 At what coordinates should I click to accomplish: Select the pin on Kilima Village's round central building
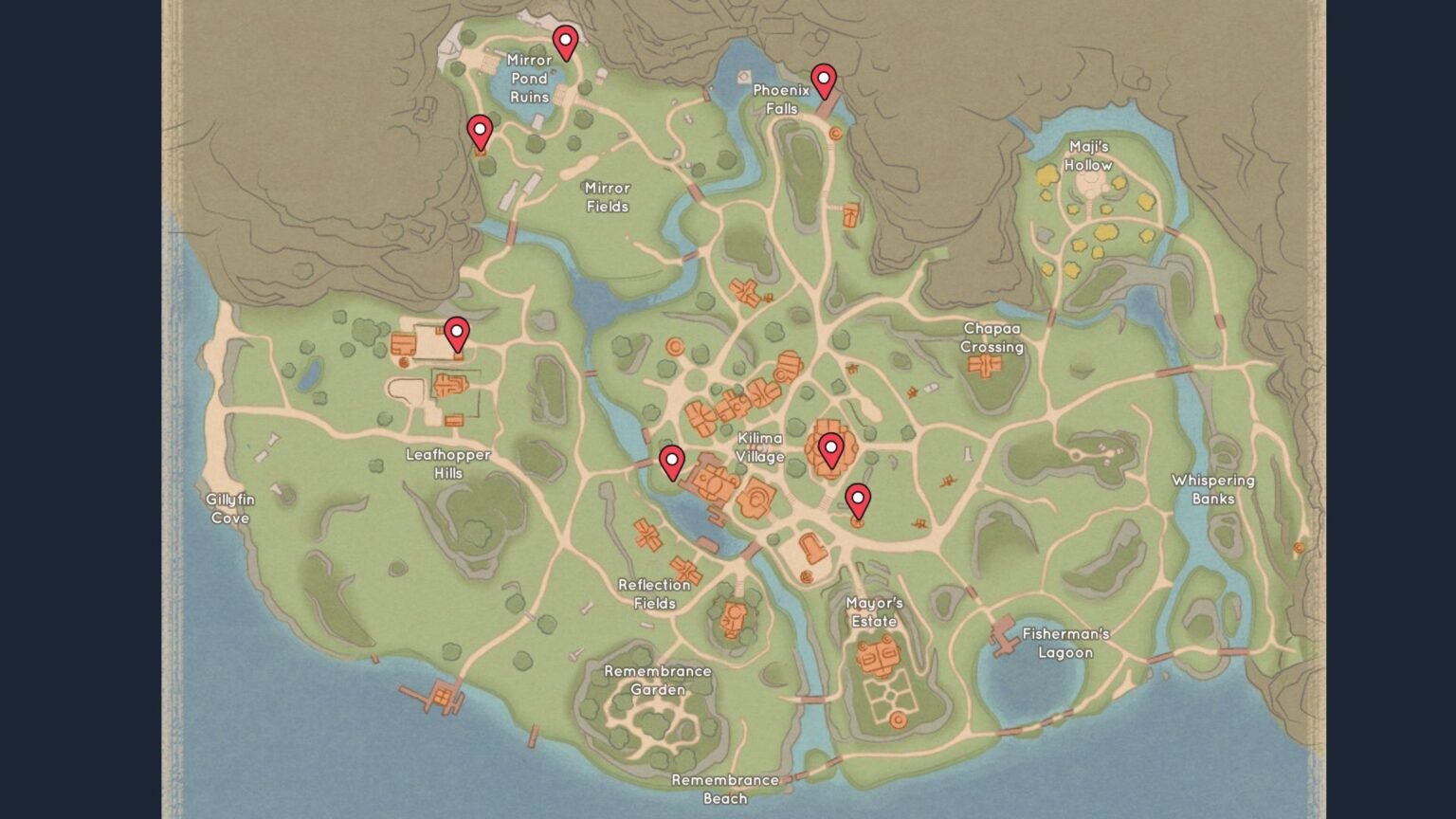click(x=831, y=448)
